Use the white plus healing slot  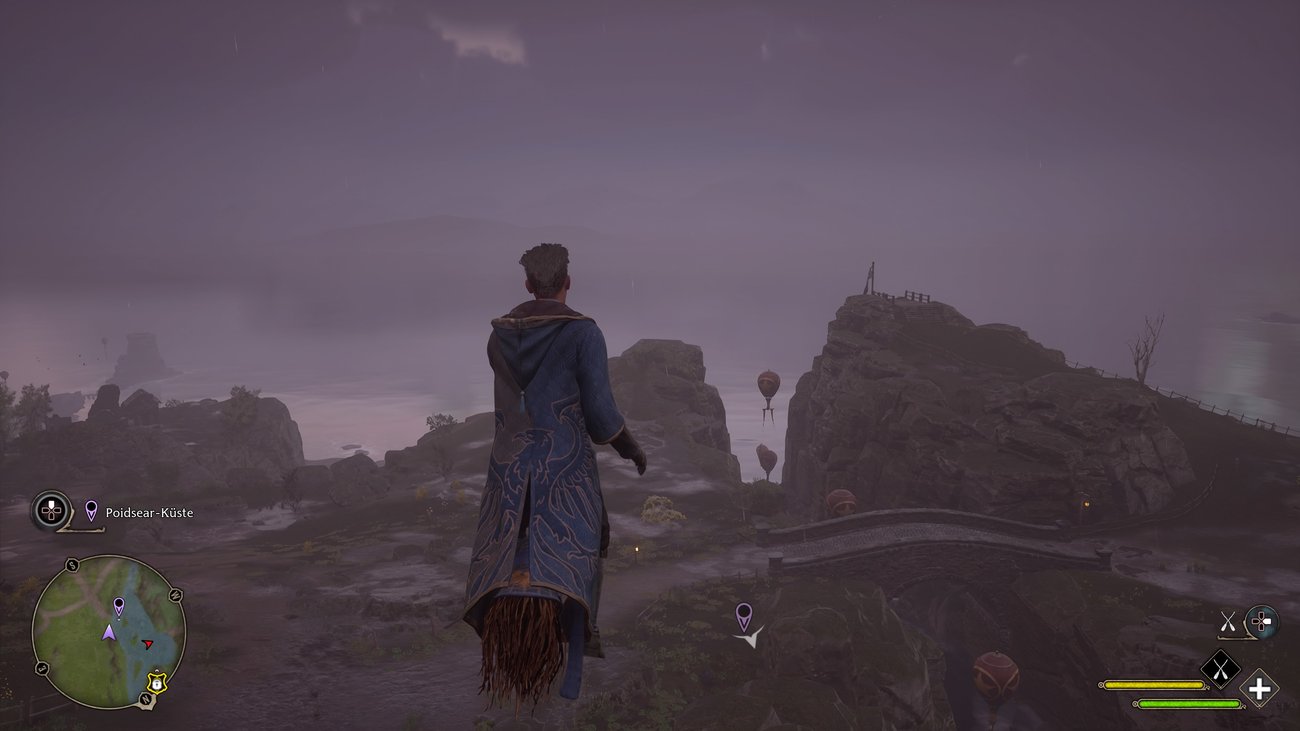click(1259, 689)
